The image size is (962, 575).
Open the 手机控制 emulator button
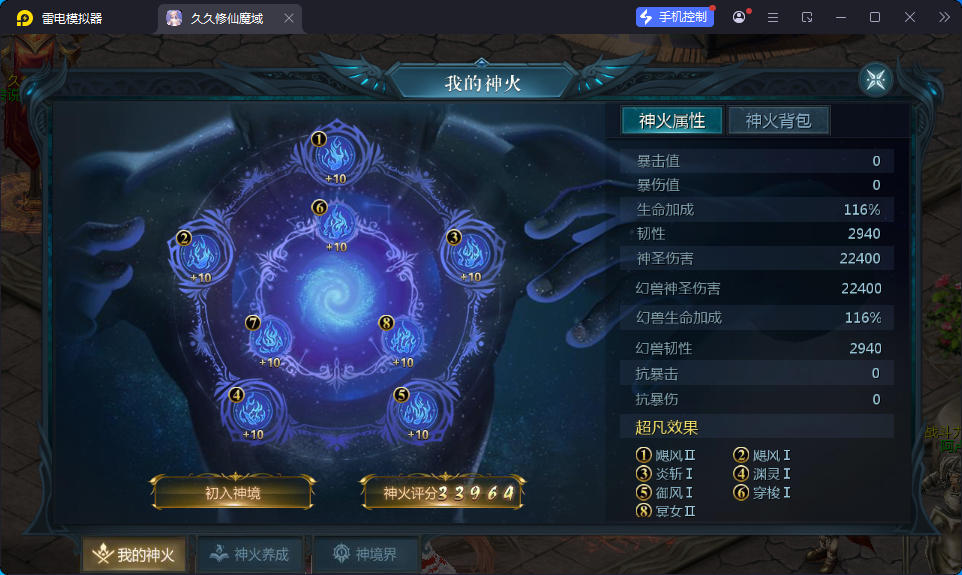point(676,17)
